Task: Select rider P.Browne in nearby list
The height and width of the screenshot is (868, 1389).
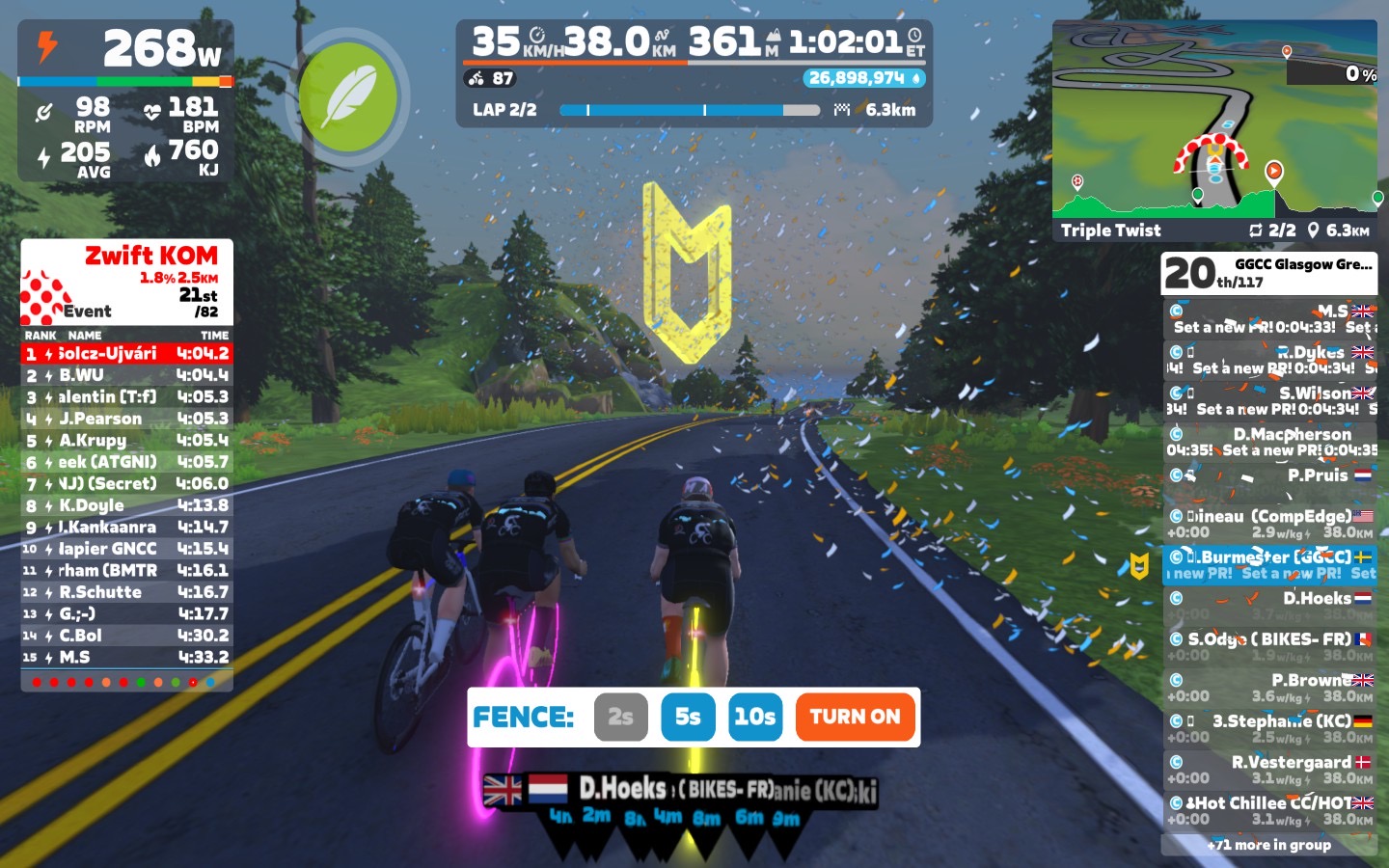Action: (x=1269, y=688)
